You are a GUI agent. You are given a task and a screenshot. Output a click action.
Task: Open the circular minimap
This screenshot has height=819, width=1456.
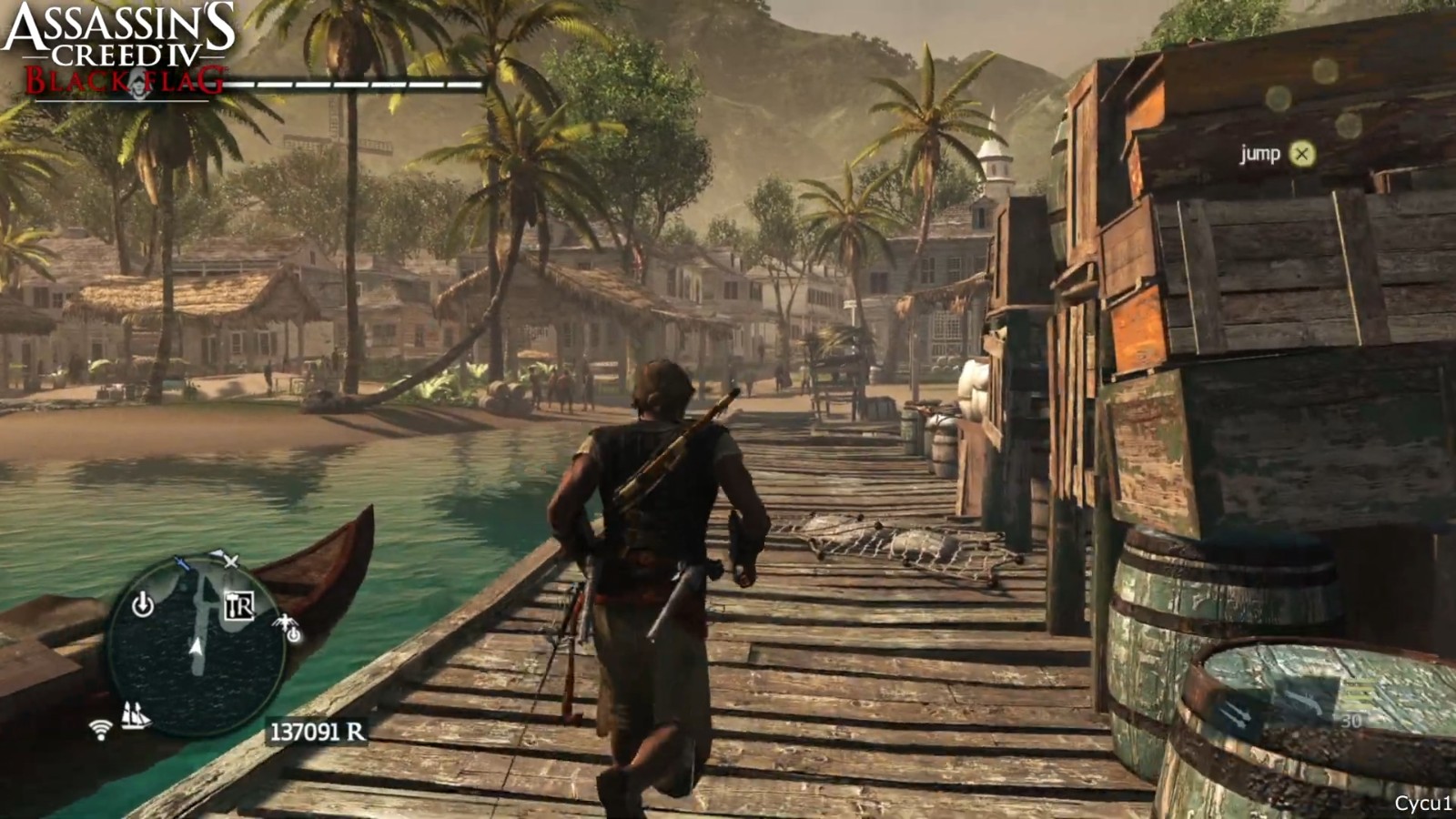click(x=196, y=648)
